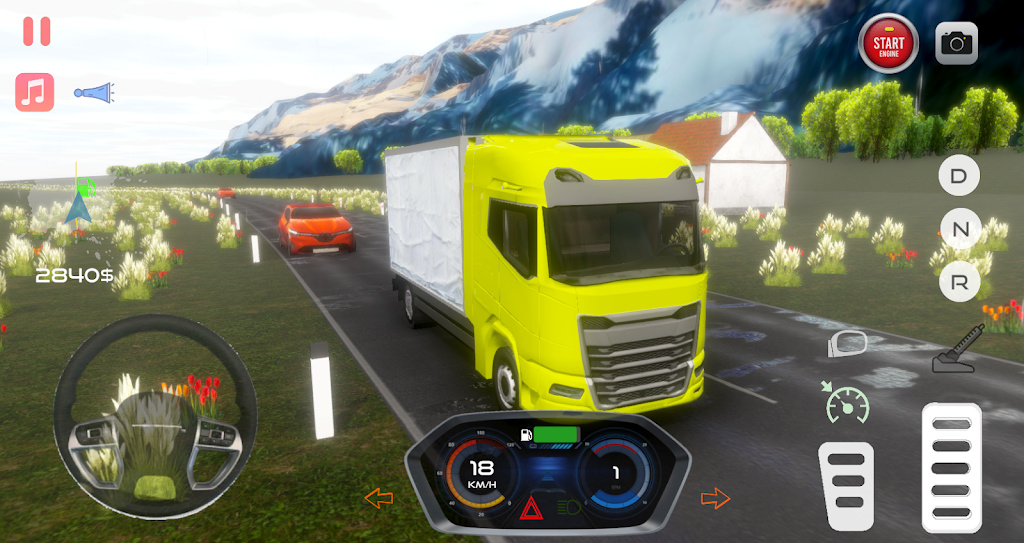The width and height of the screenshot is (1024, 543).
Task: Toggle the side mirror view icon
Action: tap(848, 343)
